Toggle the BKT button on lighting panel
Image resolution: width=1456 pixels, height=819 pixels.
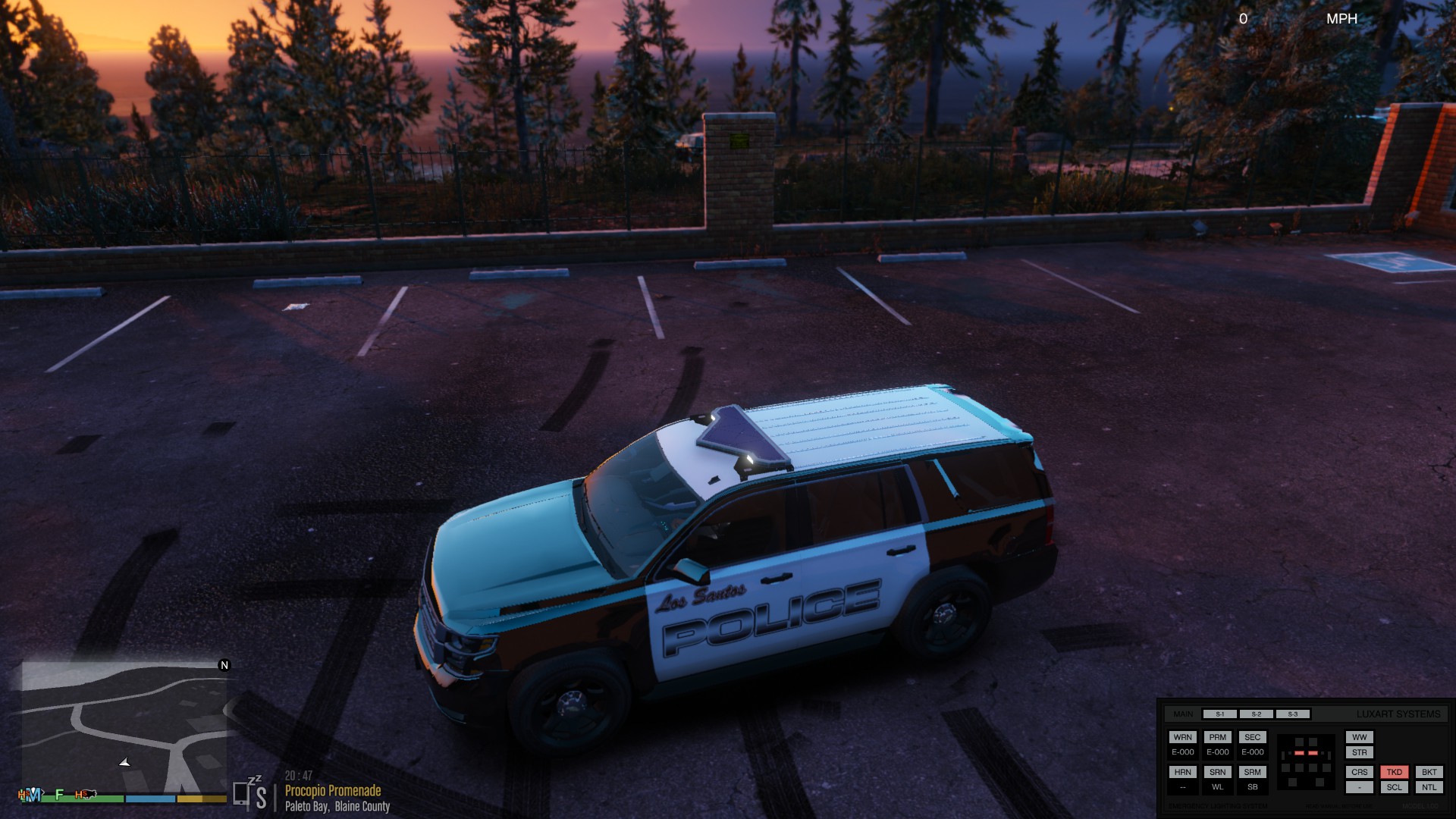1429,772
